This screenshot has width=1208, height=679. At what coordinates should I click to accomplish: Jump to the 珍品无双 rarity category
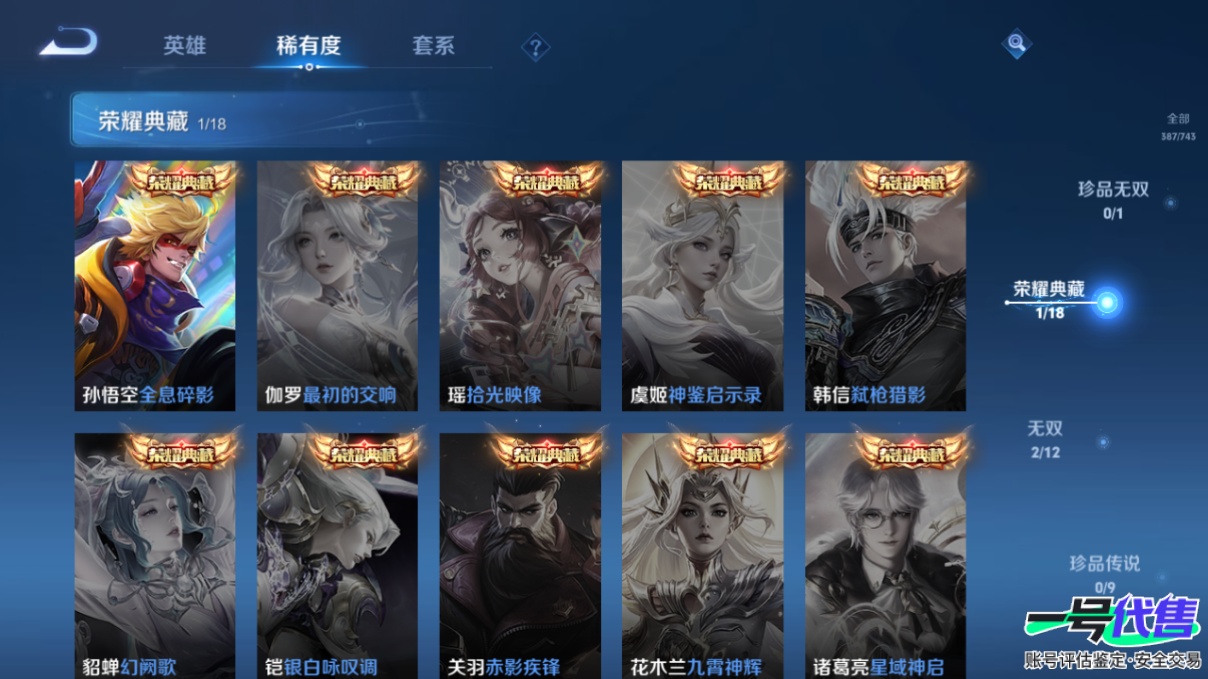[x=1113, y=198]
